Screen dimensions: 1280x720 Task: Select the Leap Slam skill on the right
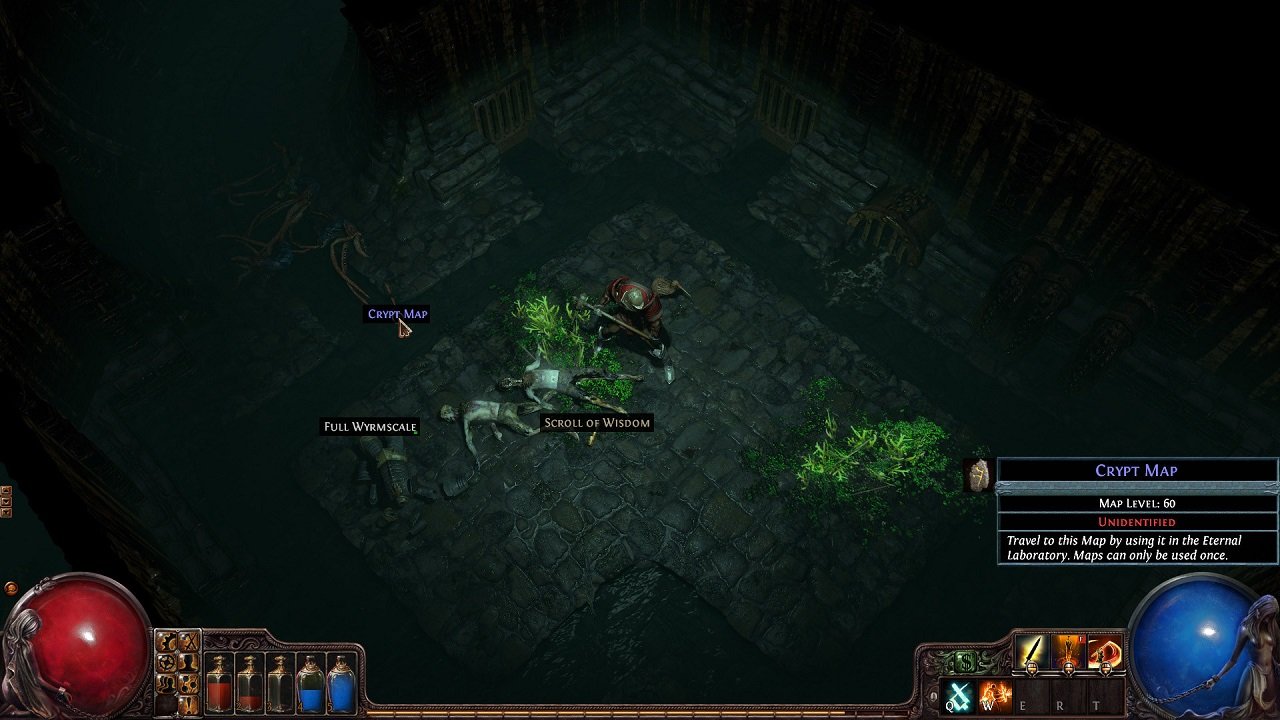[x=1103, y=651]
